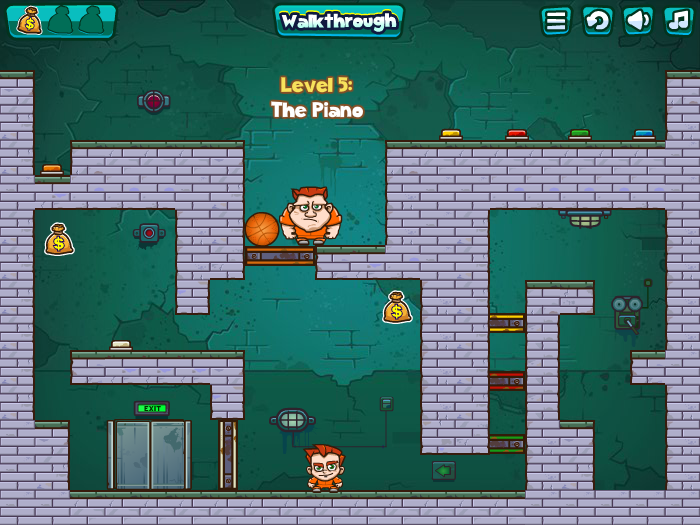Open the Walkthrough guide

[x=338, y=21]
